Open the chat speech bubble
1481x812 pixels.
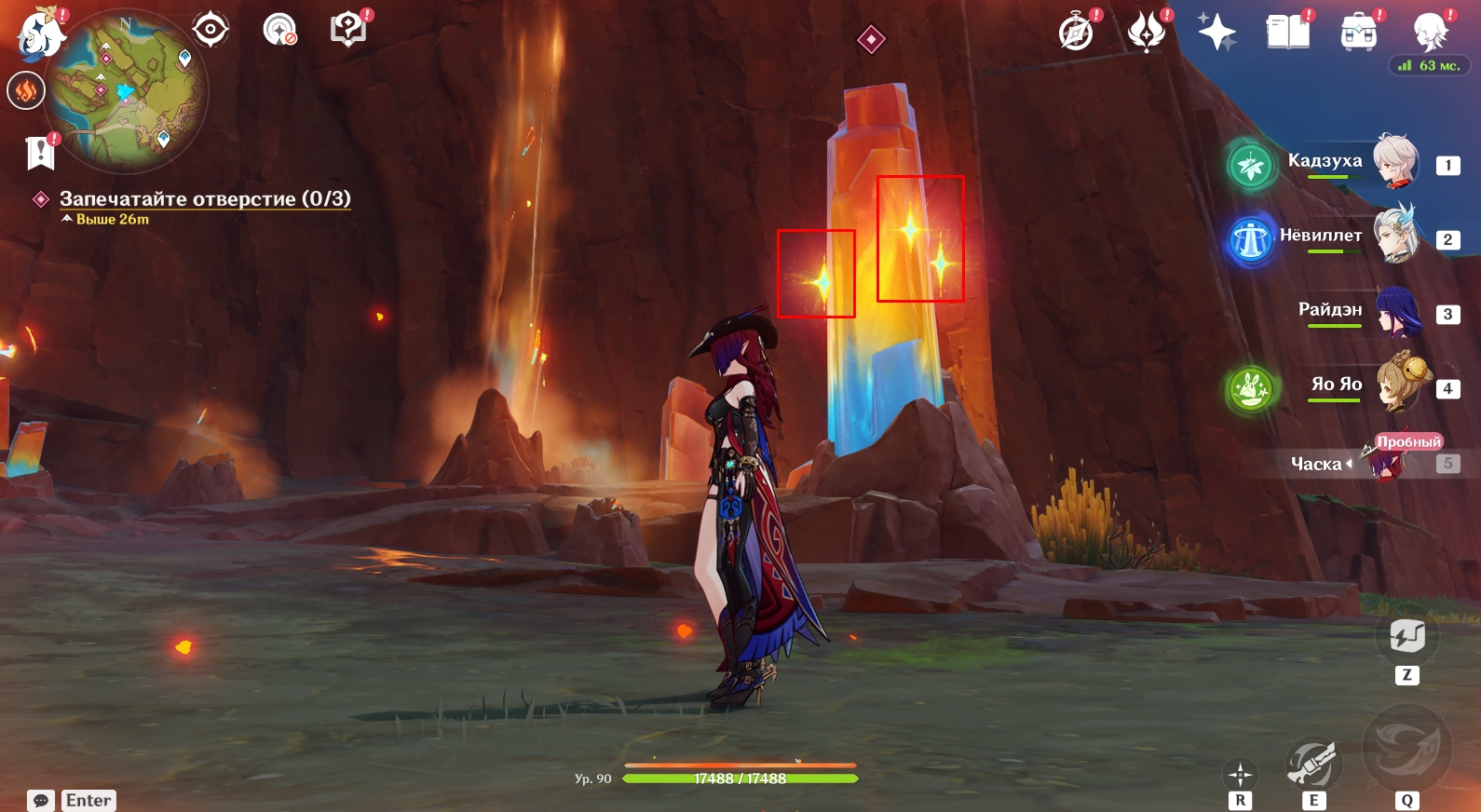tap(41, 801)
